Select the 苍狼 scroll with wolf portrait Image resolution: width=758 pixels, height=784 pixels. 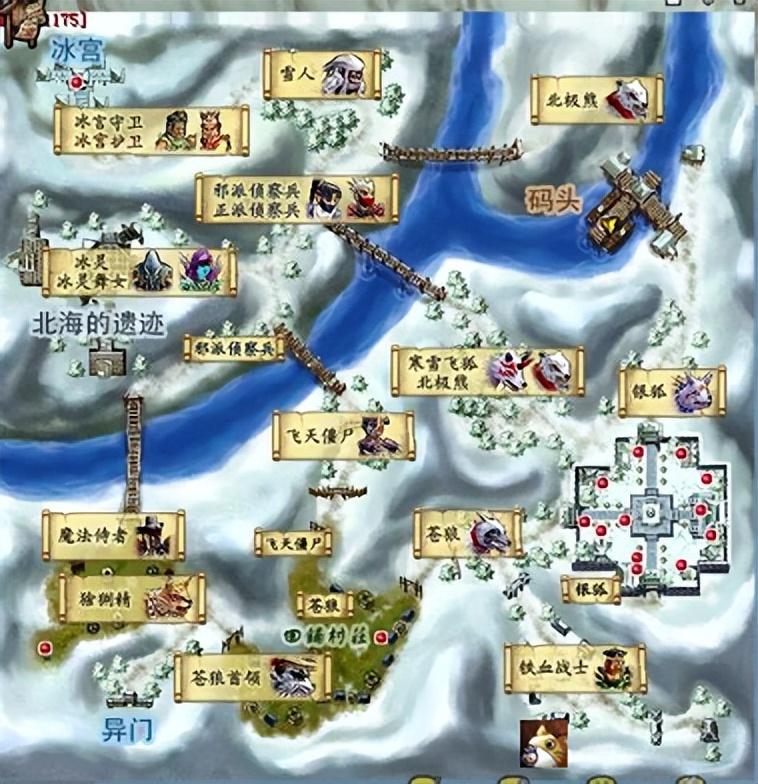point(468,533)
